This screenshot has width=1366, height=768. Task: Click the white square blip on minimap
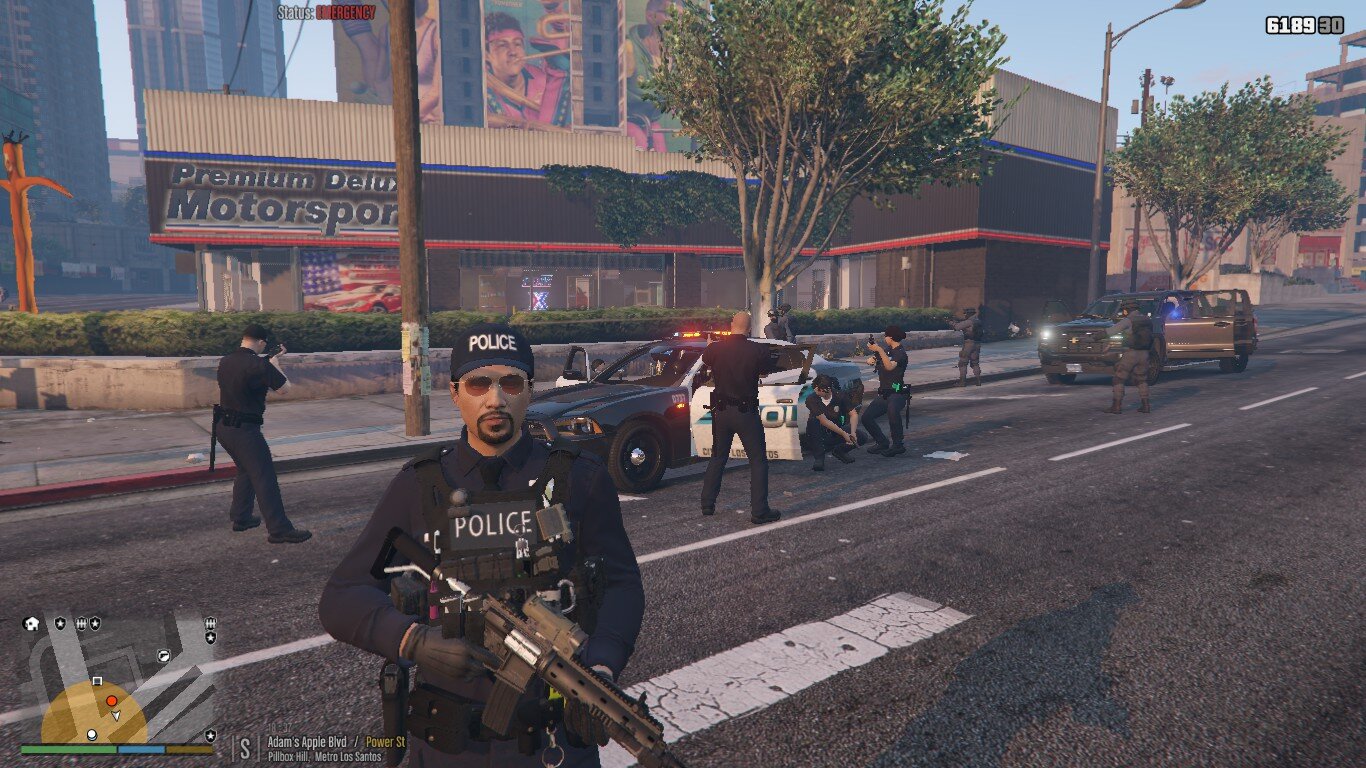[x=97, y=681]
